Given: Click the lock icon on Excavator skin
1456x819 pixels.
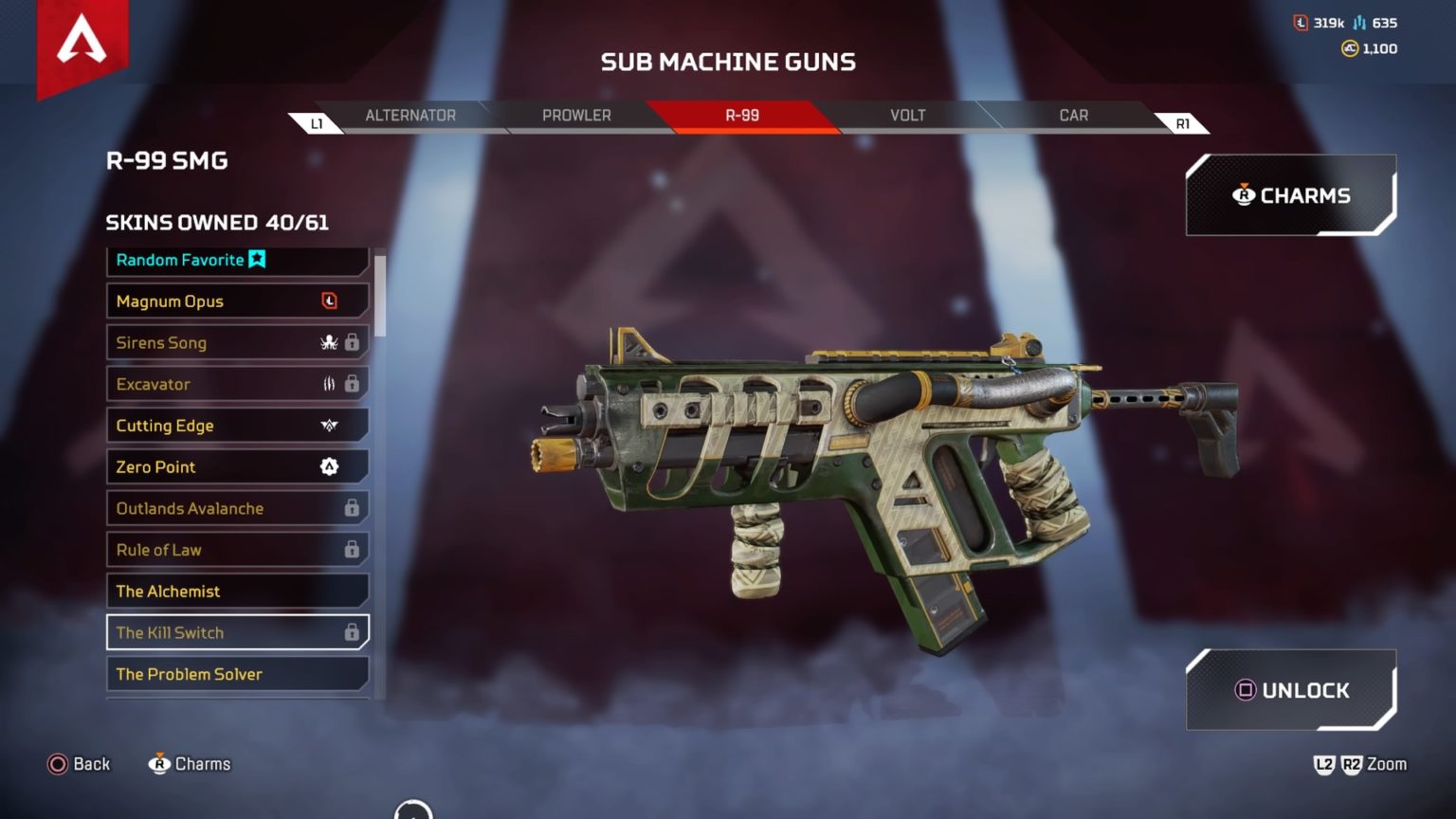Looking at the screenshot, I should (x=353, y=384).
